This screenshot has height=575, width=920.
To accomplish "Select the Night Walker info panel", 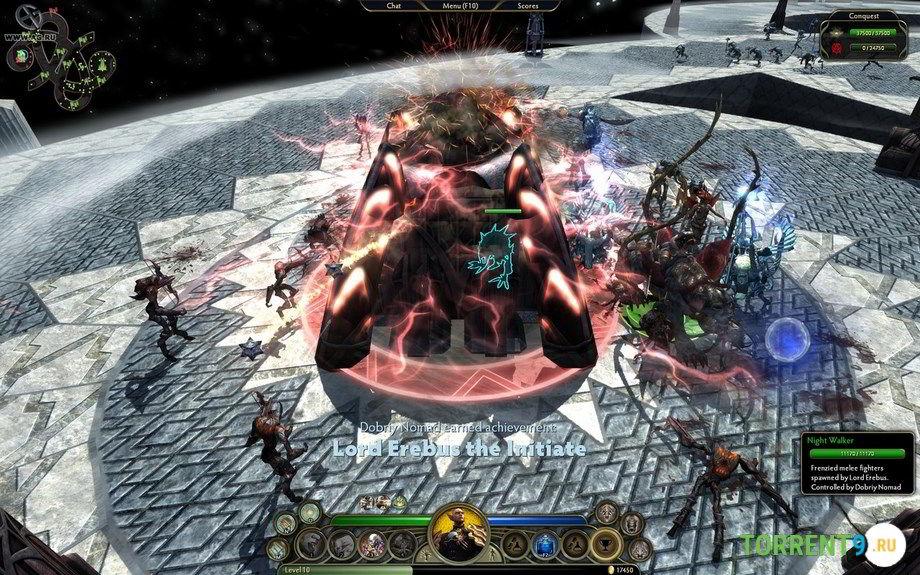I will (x=857, y=472).
